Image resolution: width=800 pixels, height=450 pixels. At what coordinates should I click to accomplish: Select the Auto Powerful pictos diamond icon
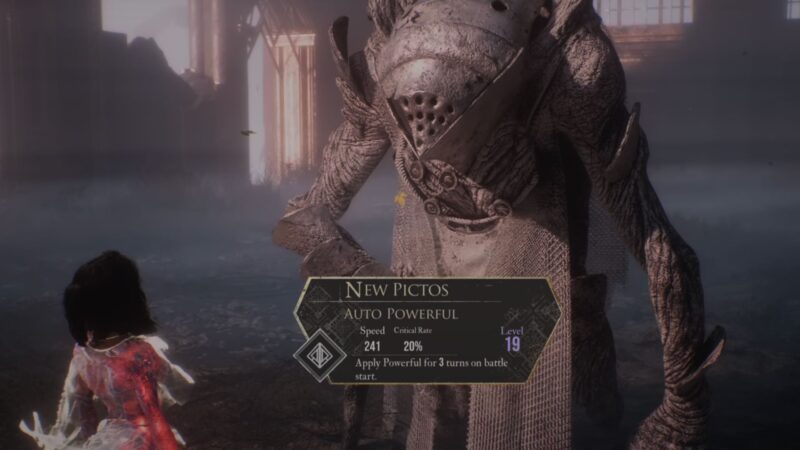coord(318,354)
